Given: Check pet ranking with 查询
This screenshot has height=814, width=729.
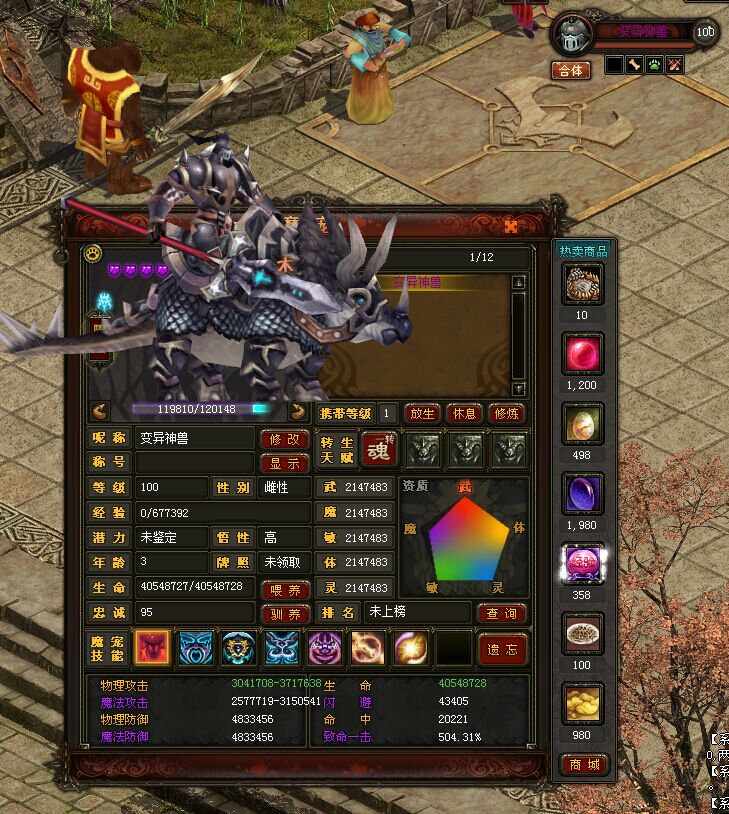Looking at the screenshot, I should click(x=501, y=613).
